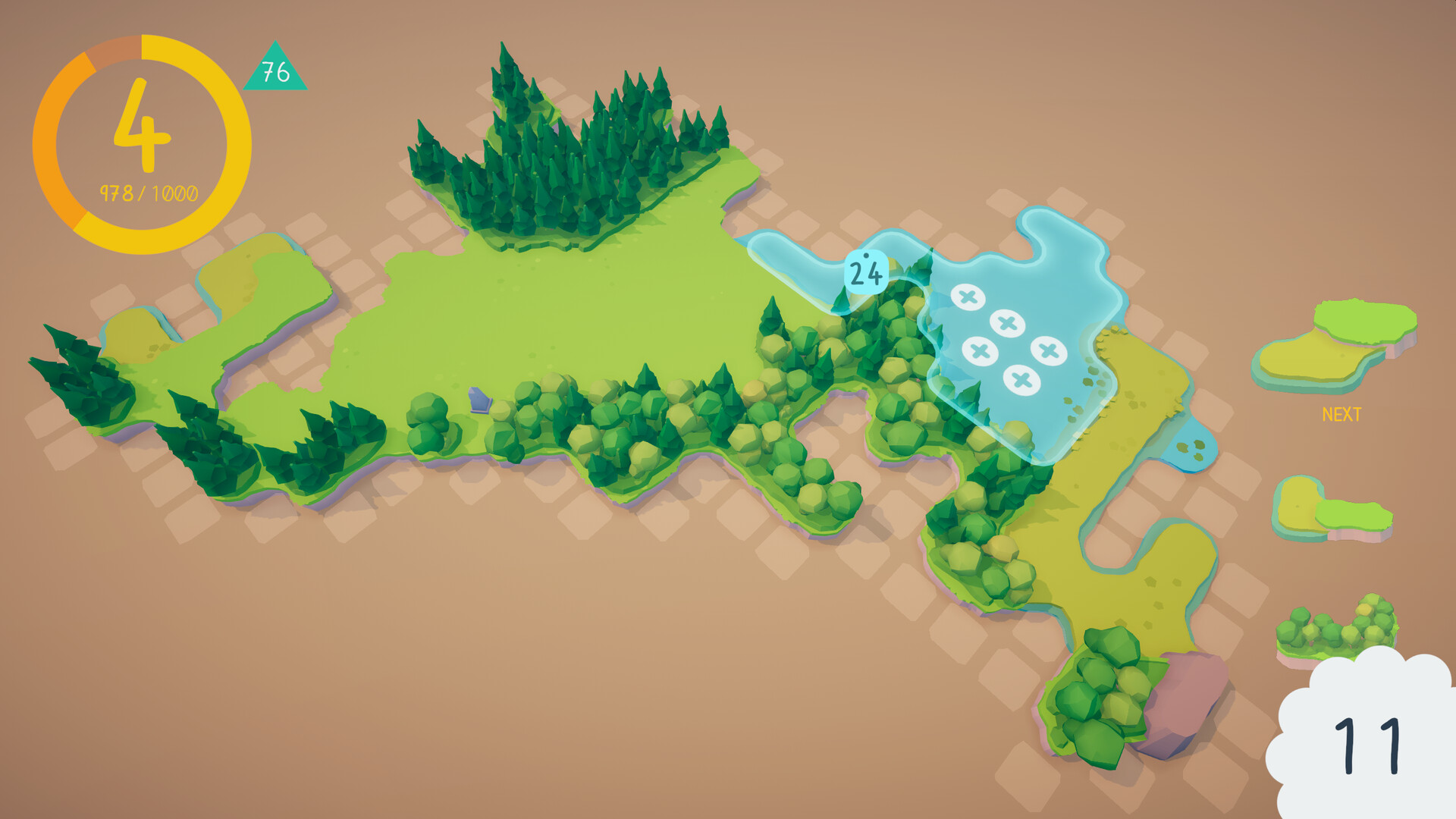
Task: Toggle the upper-middle cross marker on the lake
Action: point(1006,324)
